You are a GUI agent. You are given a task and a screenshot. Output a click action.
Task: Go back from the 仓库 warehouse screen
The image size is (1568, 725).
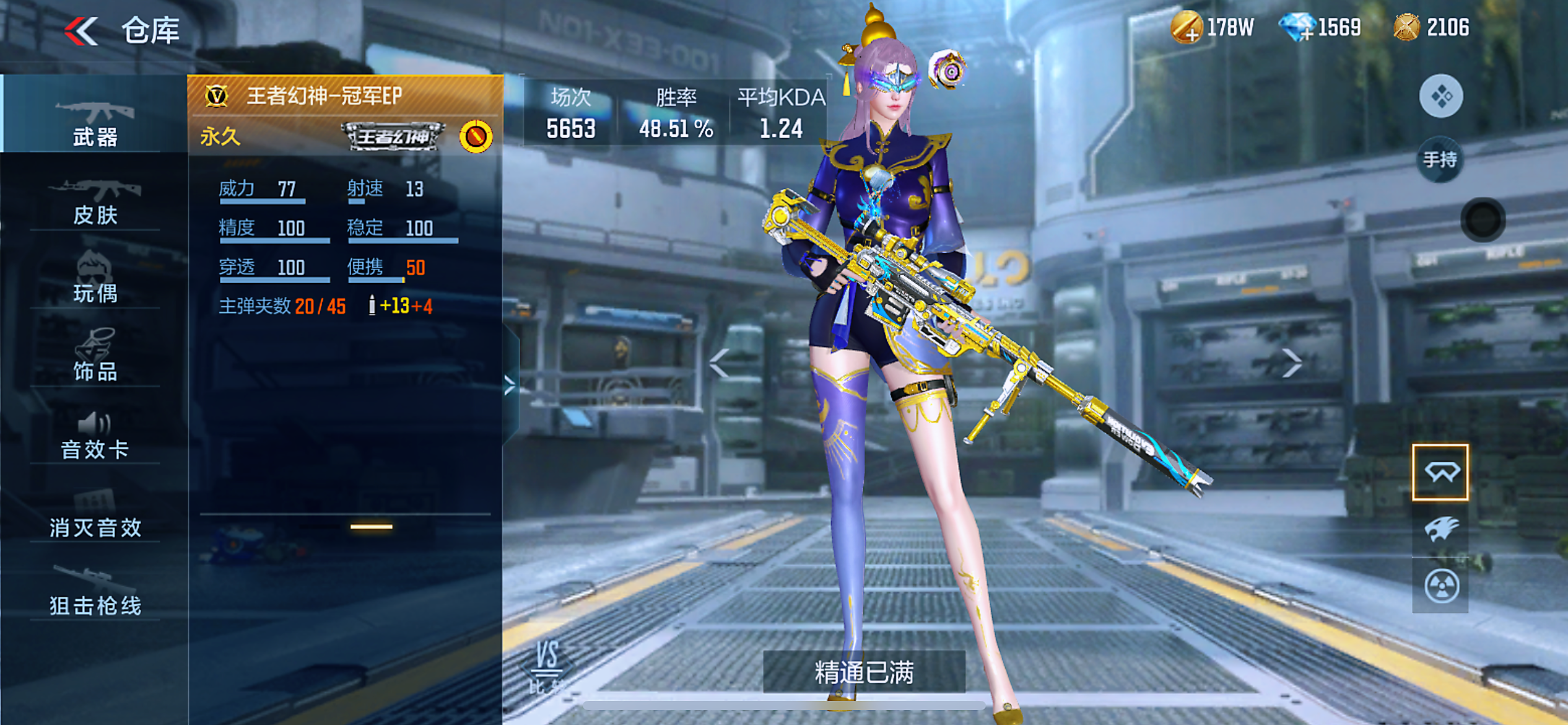pyautogui.click(x=82, y=31)
